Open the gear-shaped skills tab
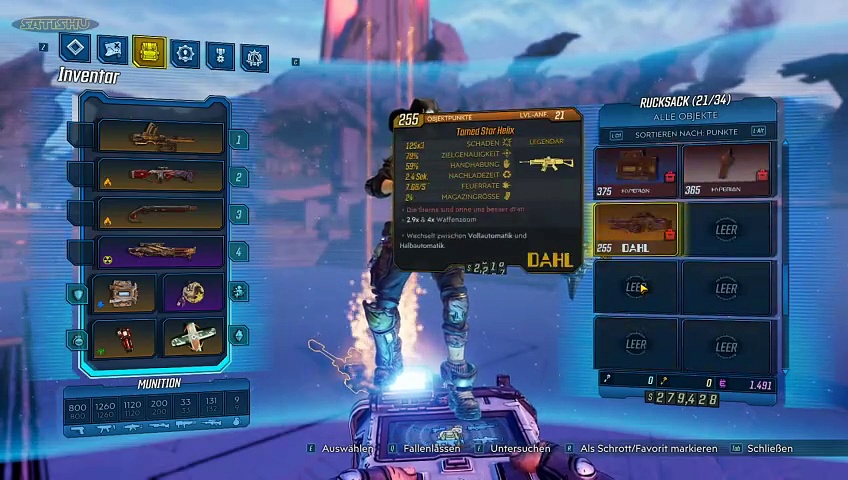The height and width of the screenshot is (480, 848). click(185, 52)
